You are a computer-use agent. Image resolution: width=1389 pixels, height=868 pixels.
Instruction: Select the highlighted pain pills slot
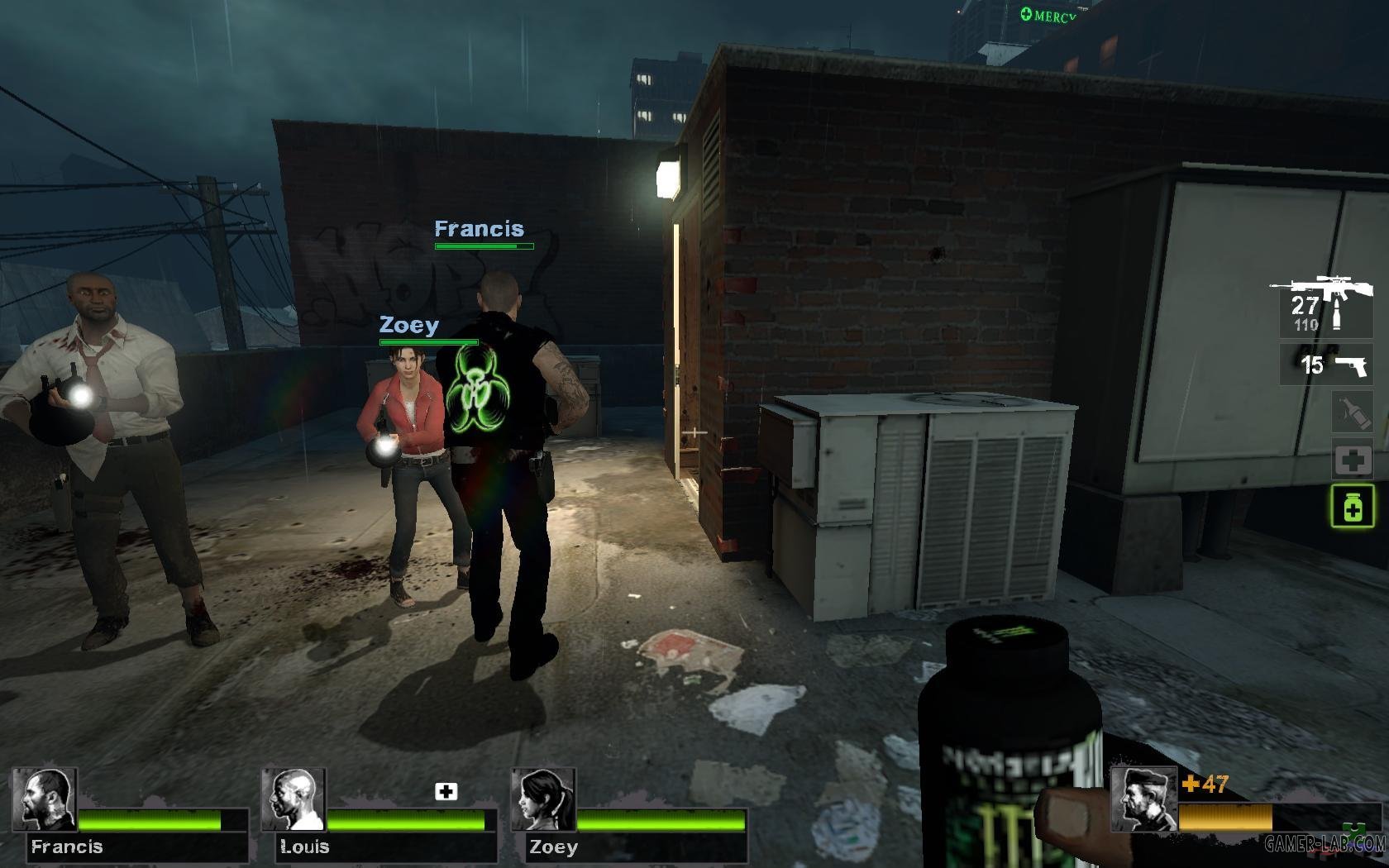[x=1352, y=506]
